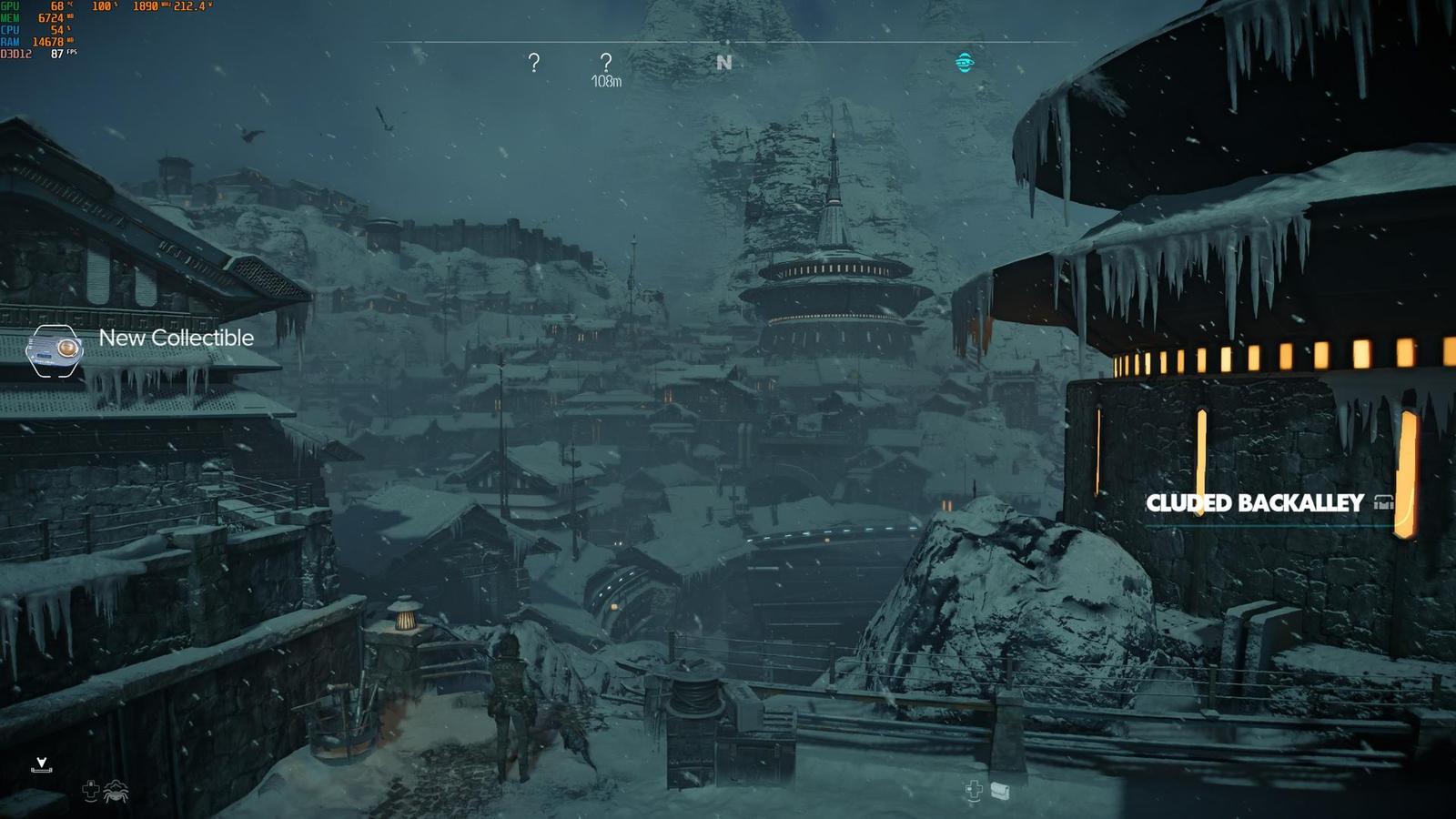Viewport: 1456px width, 819px height.
Task: Click the downward arrow landing indicator icon
Action: click(x=41, y=764)
